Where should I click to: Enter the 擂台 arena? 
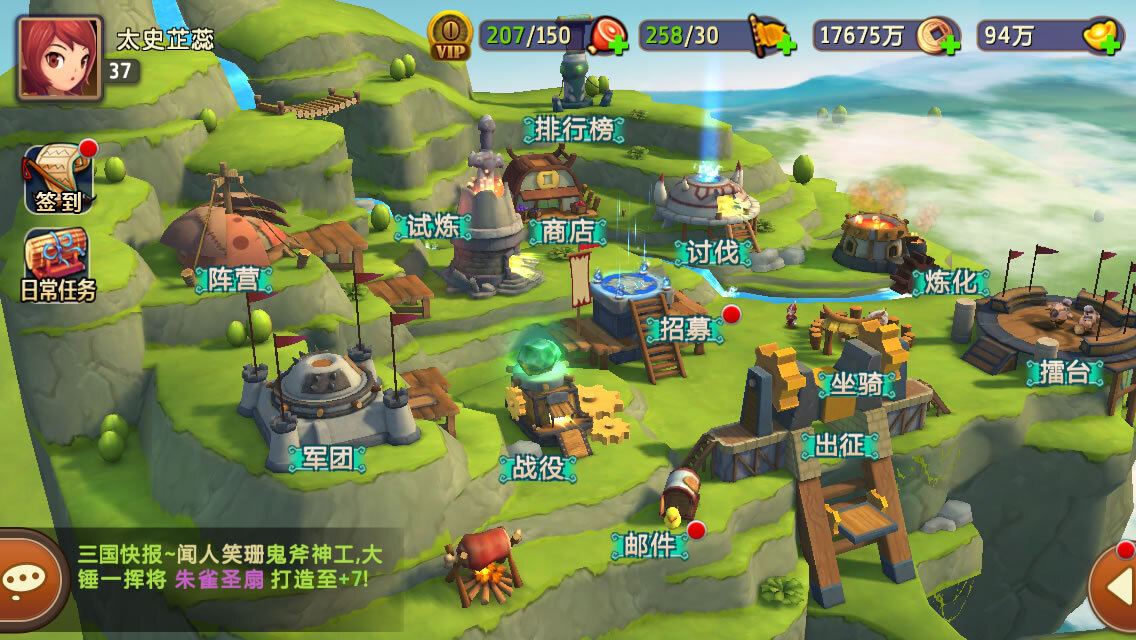click(1063, 373)
